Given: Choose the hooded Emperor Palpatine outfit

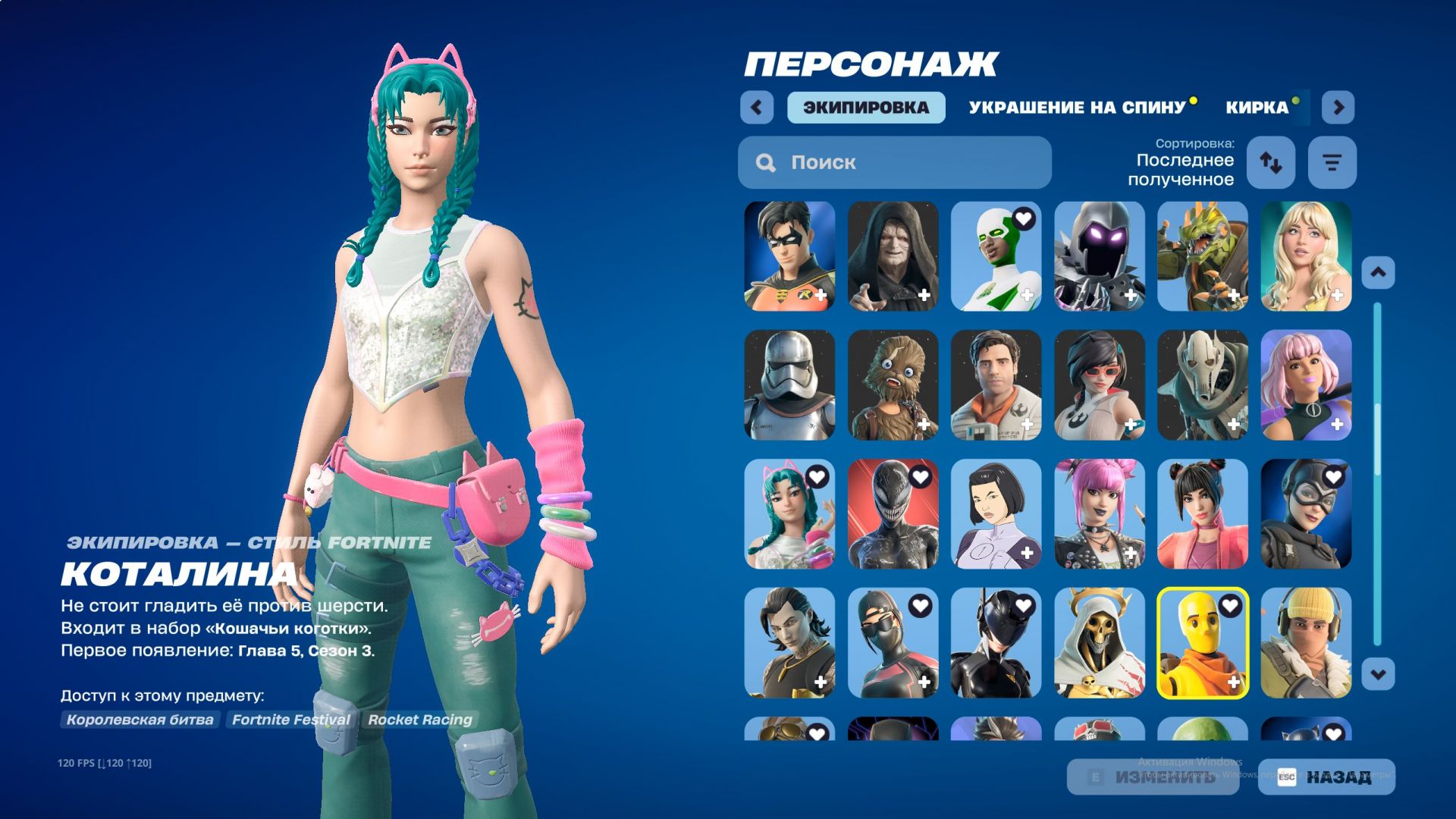Looking at the screenshot, I should [893, 256].
